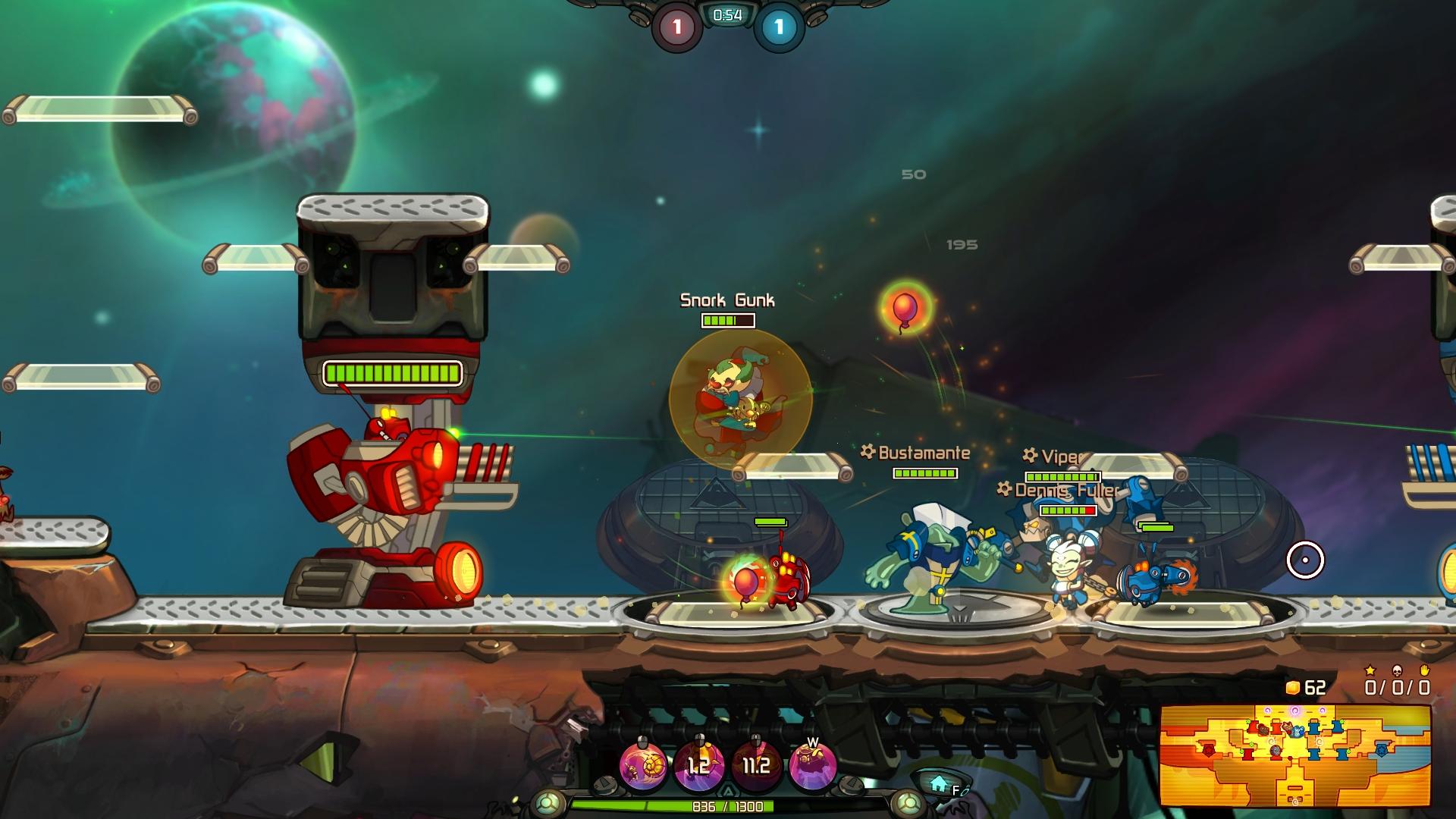
Task: Click the gold hand assist icon
Action: point(1425,670)
